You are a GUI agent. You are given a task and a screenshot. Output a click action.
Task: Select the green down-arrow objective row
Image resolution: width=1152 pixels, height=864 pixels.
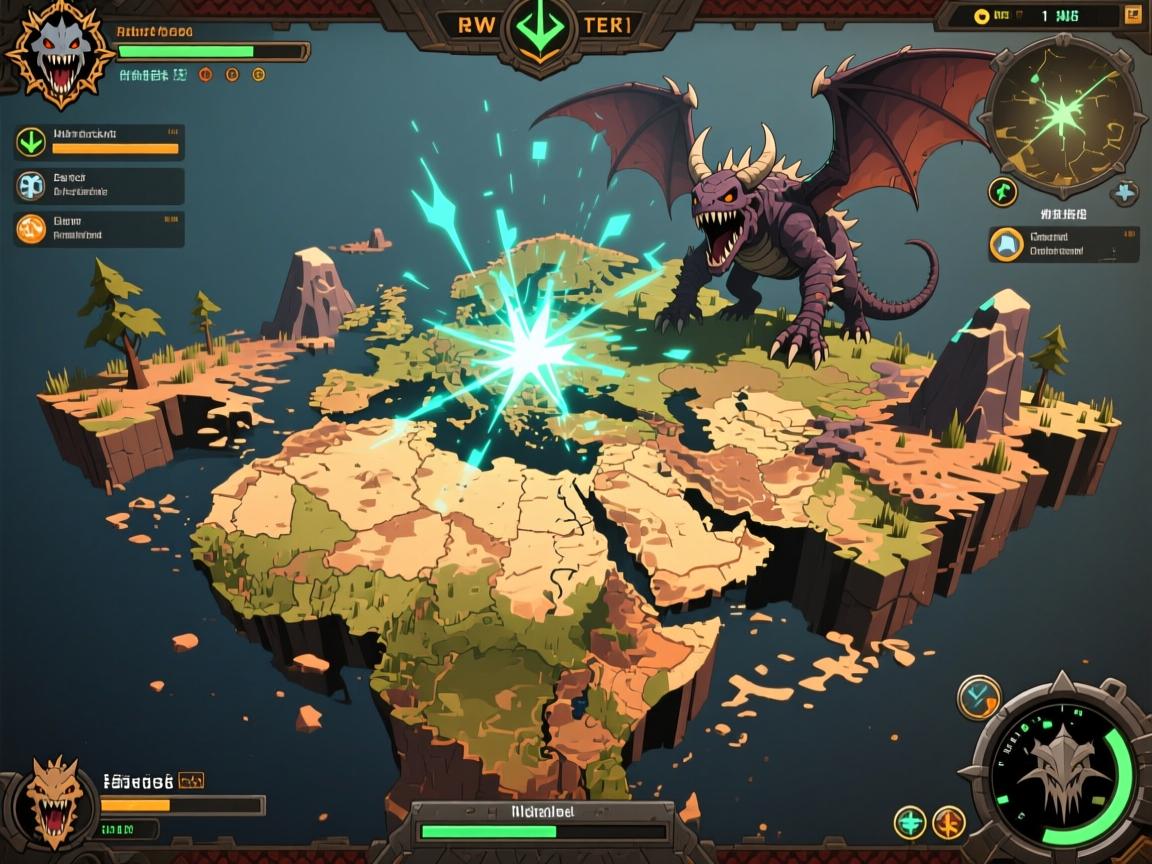click(x=99, y=142)
